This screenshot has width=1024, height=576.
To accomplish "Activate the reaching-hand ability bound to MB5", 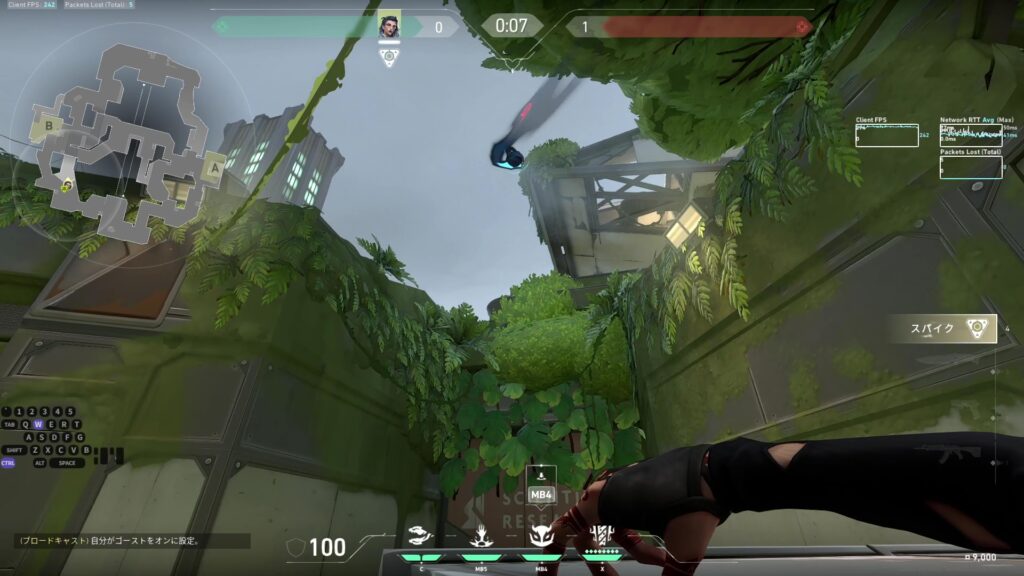I will (x=482, y=537).
